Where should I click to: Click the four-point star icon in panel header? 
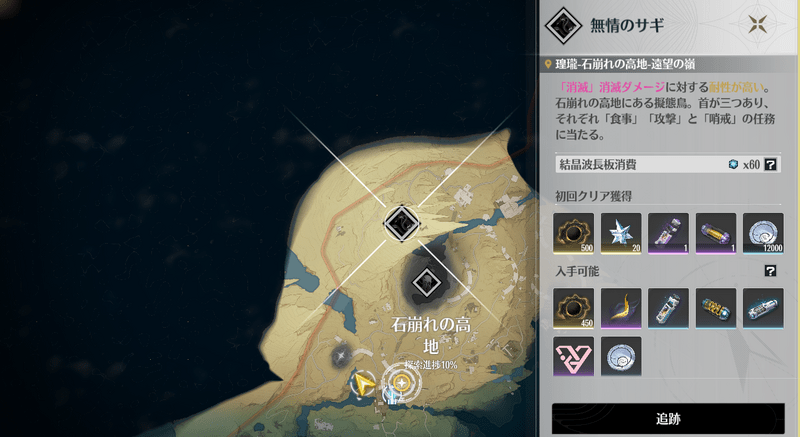(x=761, y=23)
